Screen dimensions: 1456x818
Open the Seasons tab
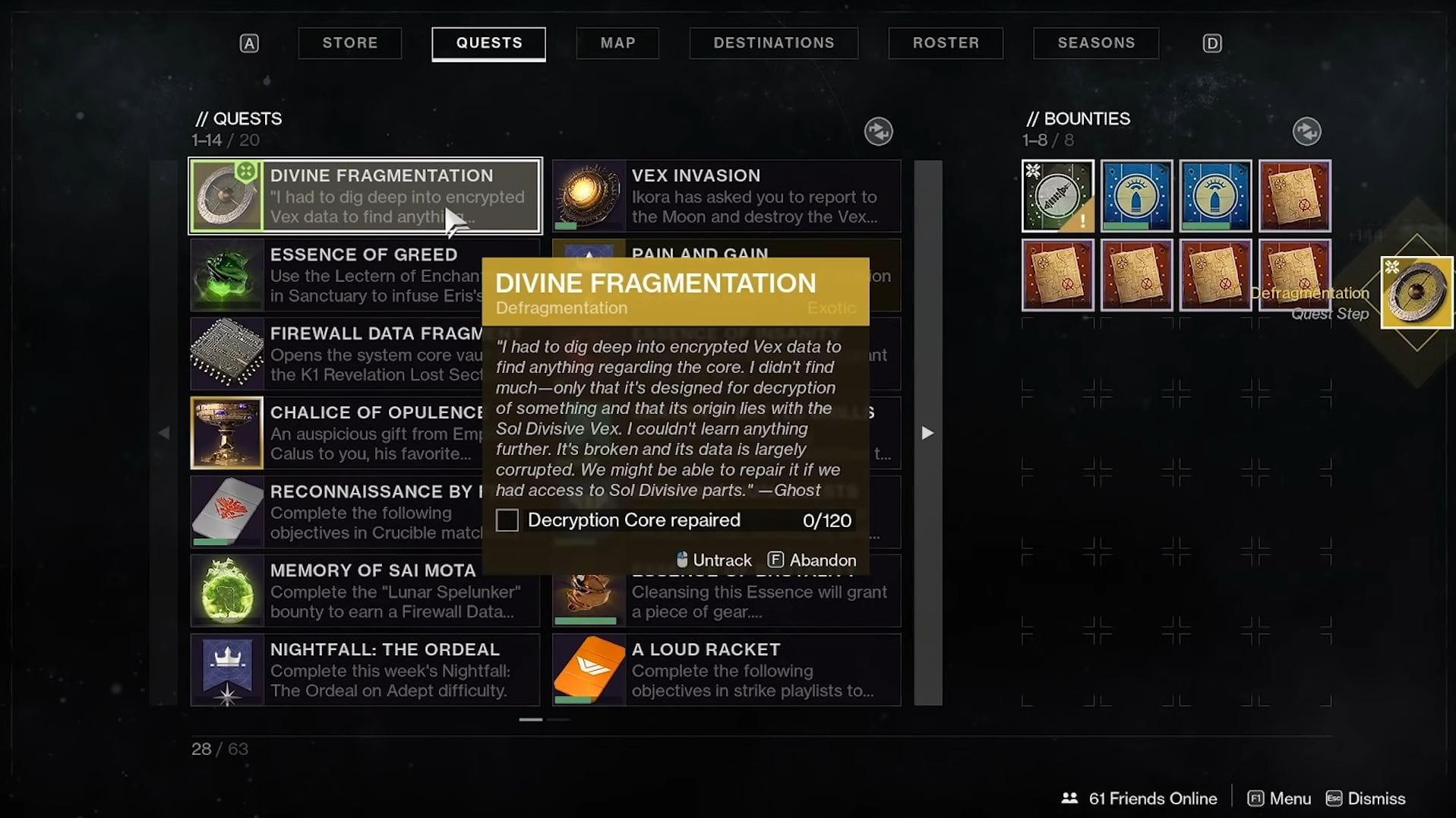point(1095,43)
